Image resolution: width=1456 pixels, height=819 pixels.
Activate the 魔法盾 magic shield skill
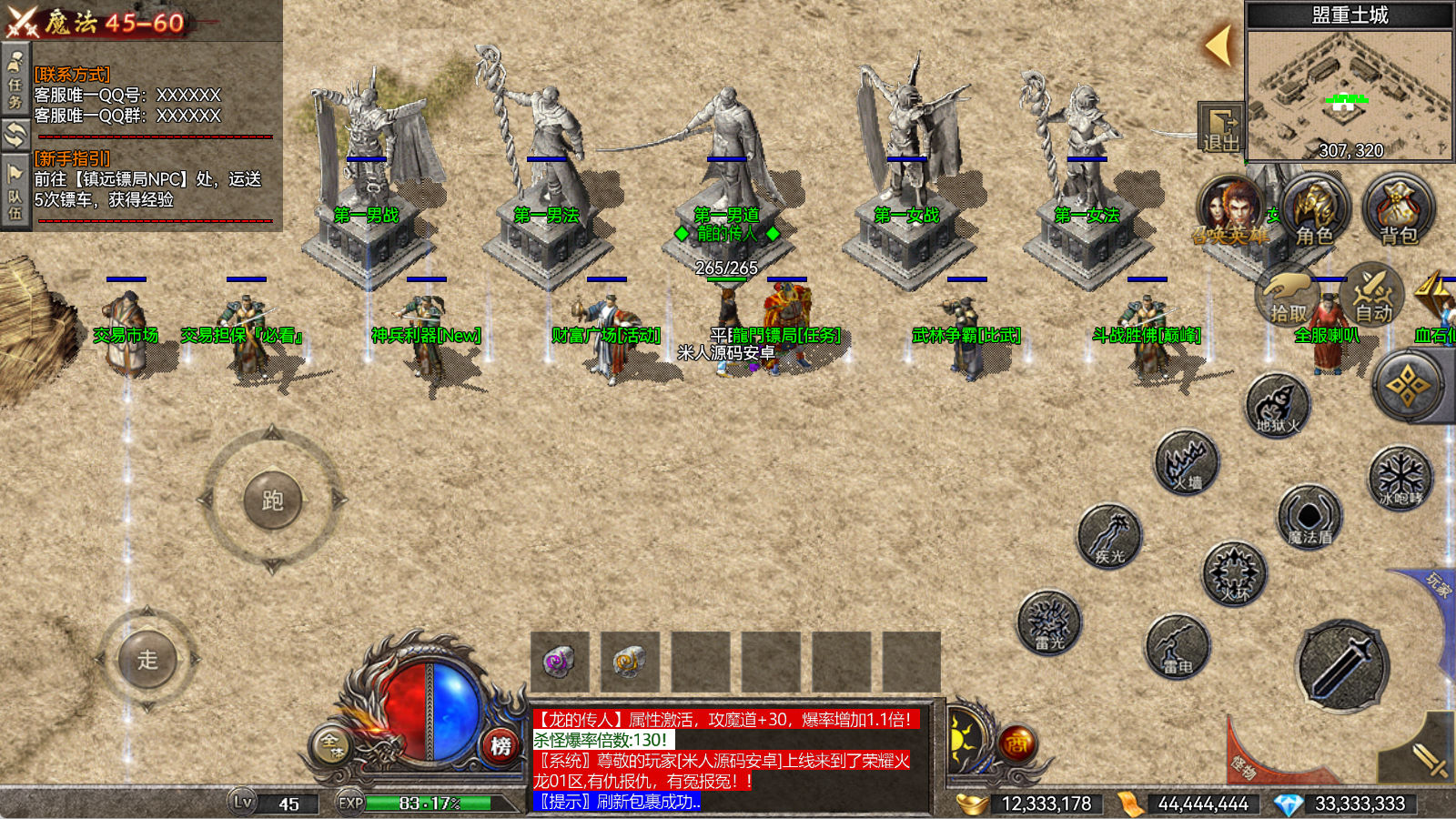tap(1309, 517)
